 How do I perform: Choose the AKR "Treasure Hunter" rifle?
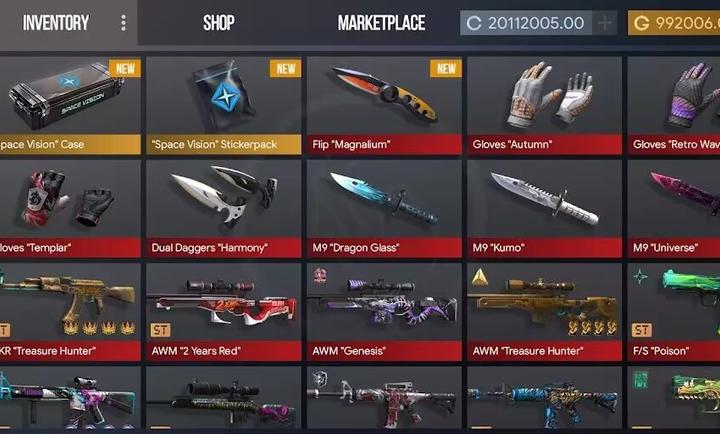coord(68,310)
